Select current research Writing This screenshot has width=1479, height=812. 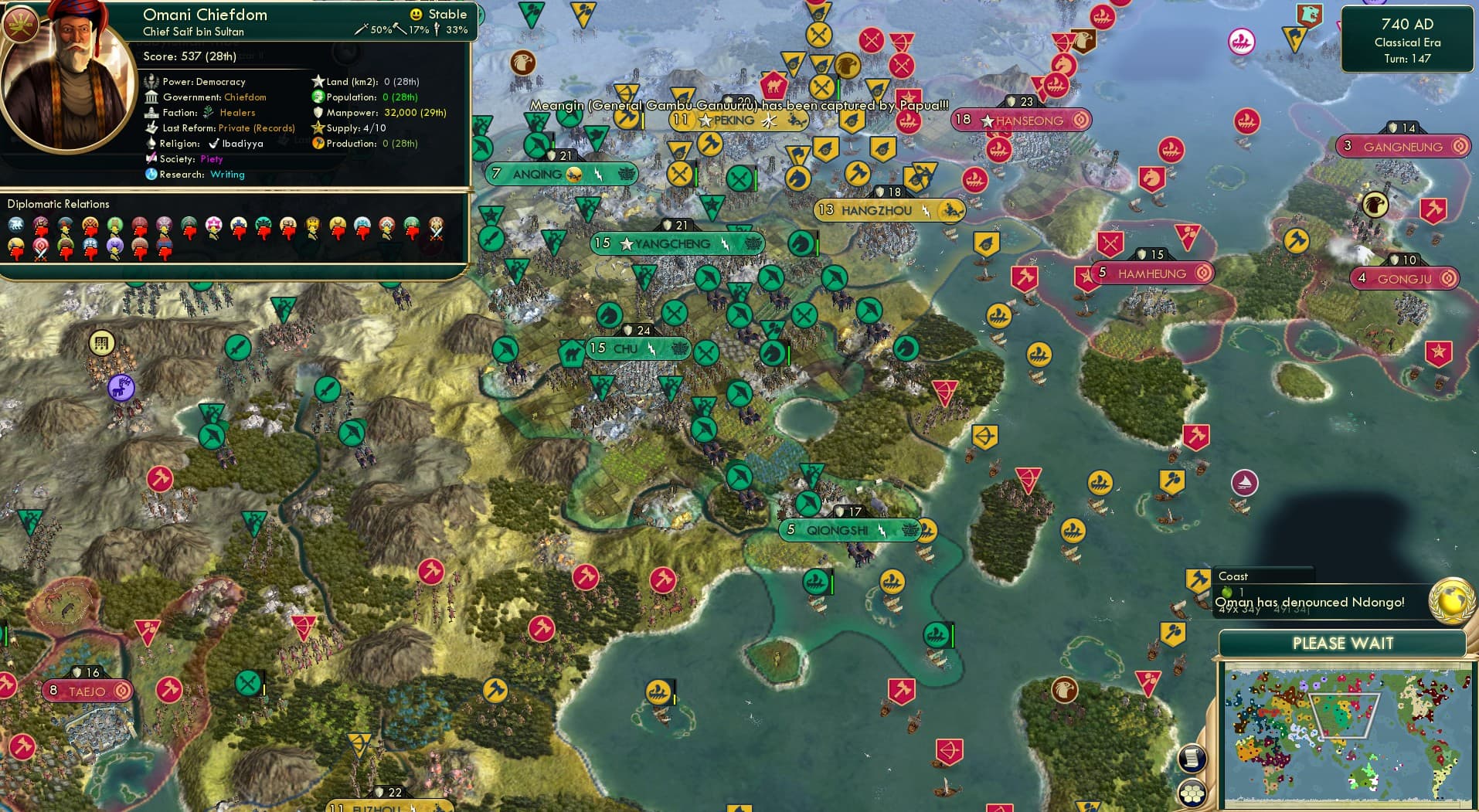point(228,175)
